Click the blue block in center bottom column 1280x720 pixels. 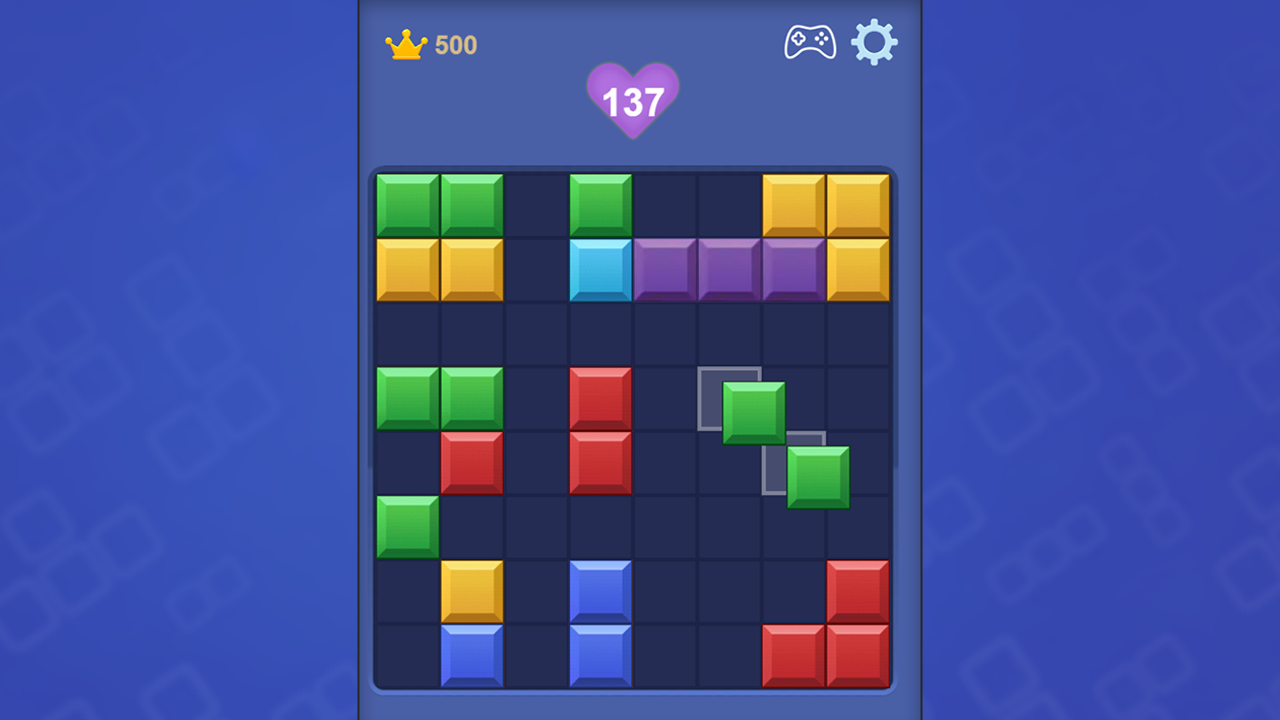[x=600, y=655]
